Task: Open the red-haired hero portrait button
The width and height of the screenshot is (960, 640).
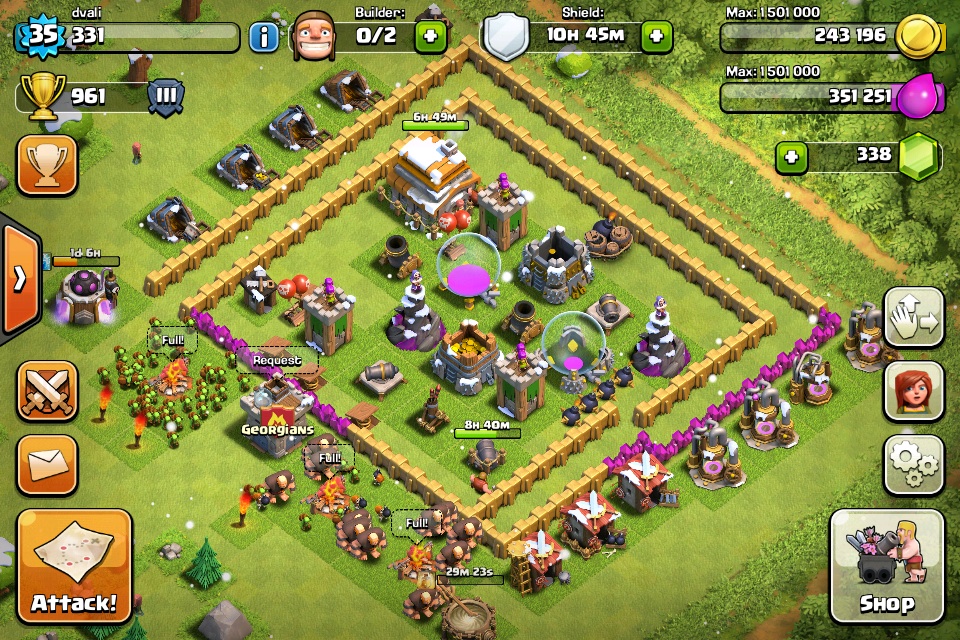Action: 913,391
